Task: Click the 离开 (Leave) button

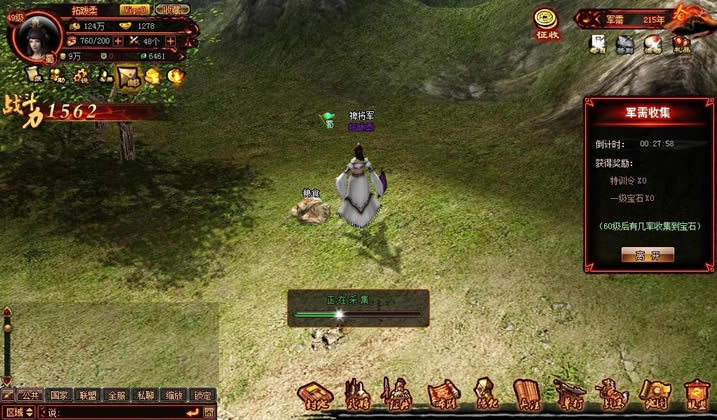Action: coord(647,255)
